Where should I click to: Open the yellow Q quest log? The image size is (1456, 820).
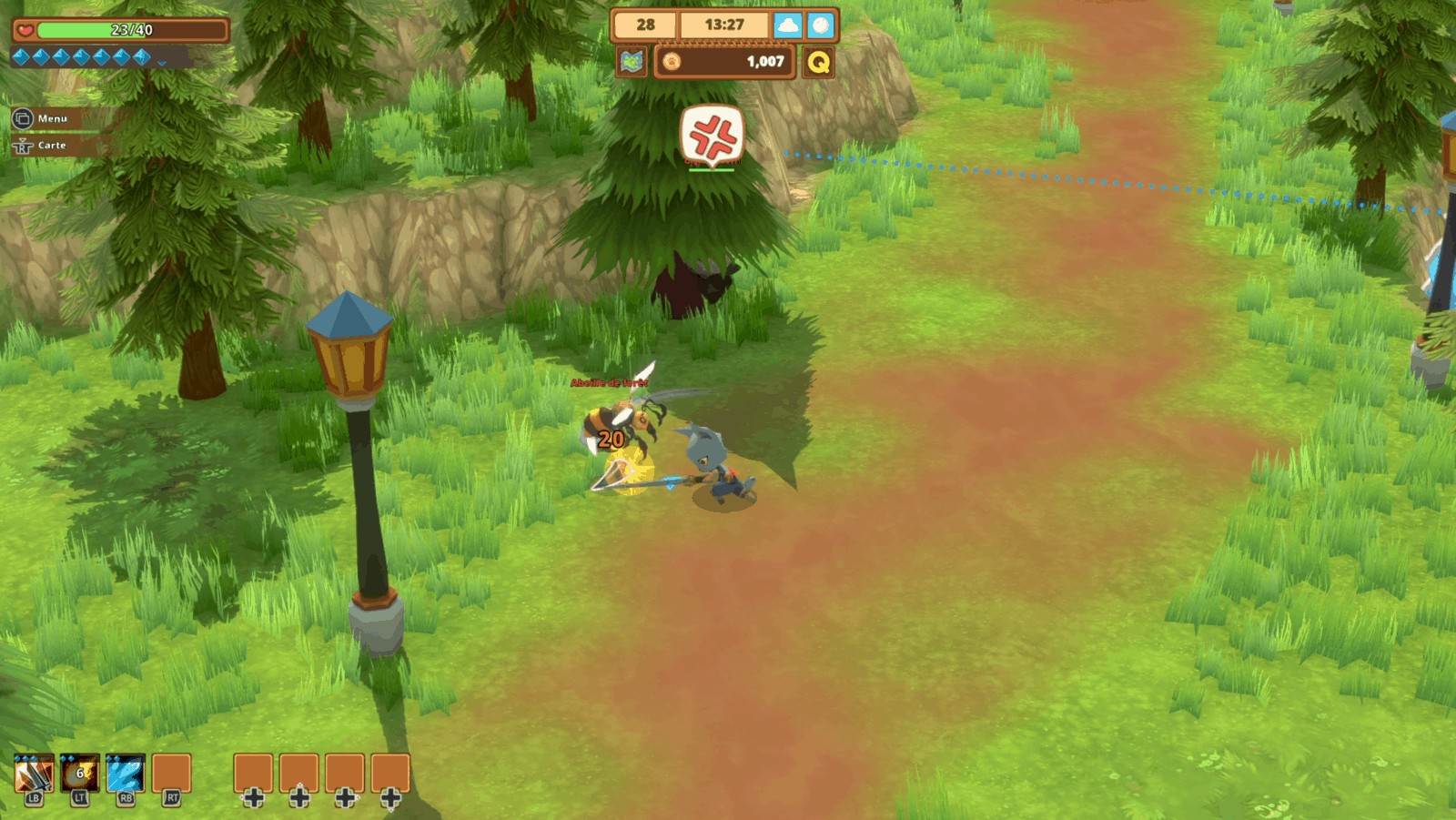click(818, 62)
